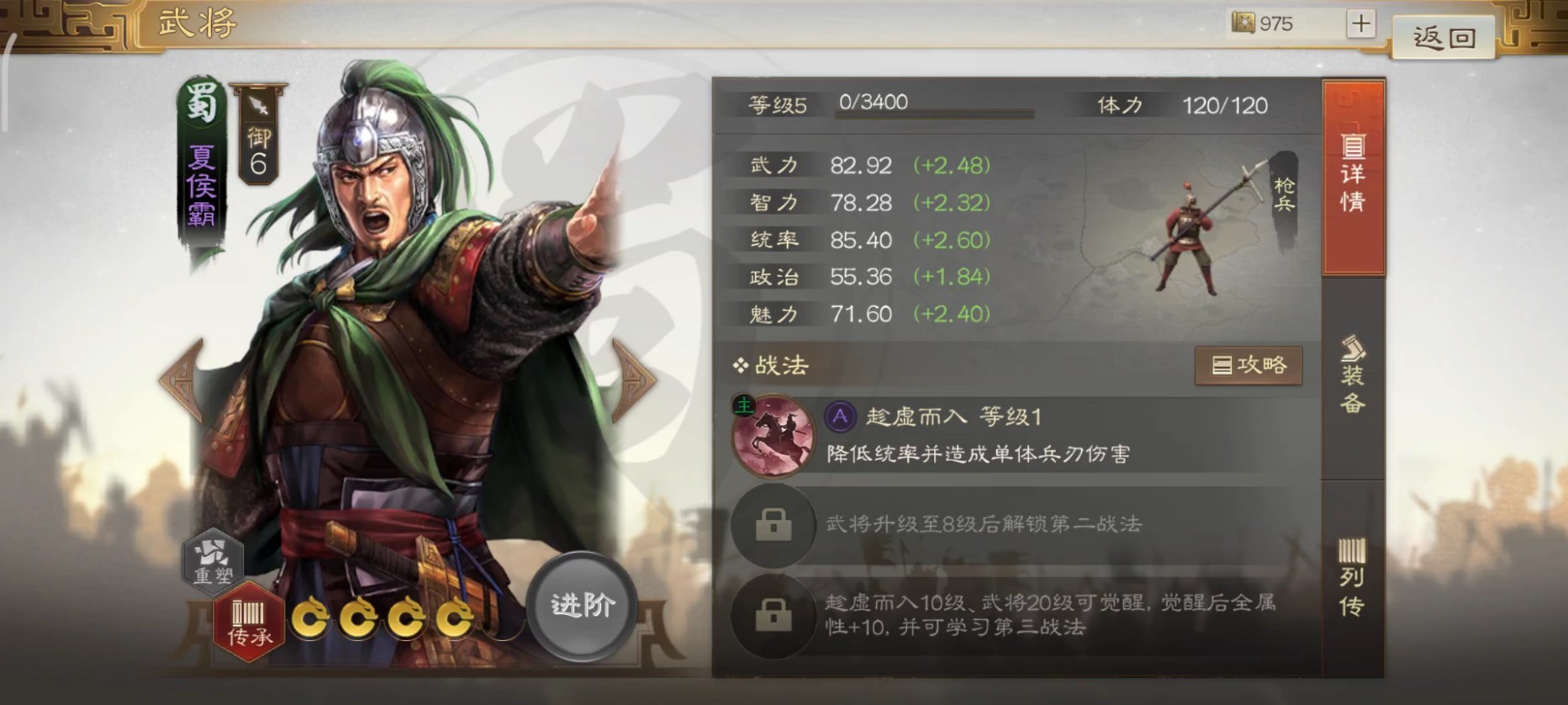
Task: Select the 详情 details tab
Action: (x=1354, y=181)
